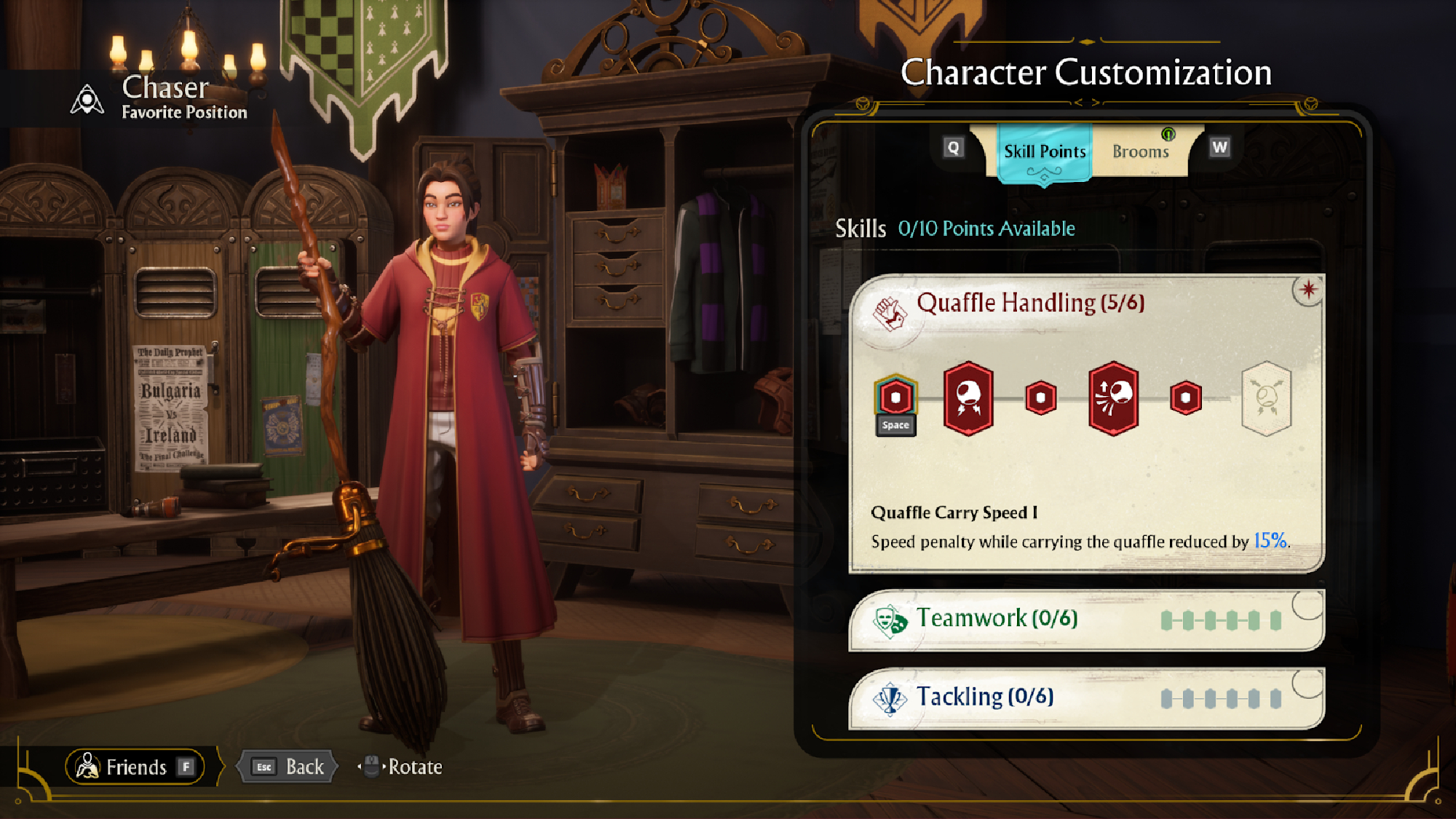Image resolution: width=1456 pixels, height=819 pixels.
Task: Select the locked final Quaffle Handling skill
Action: [1266, 398]
